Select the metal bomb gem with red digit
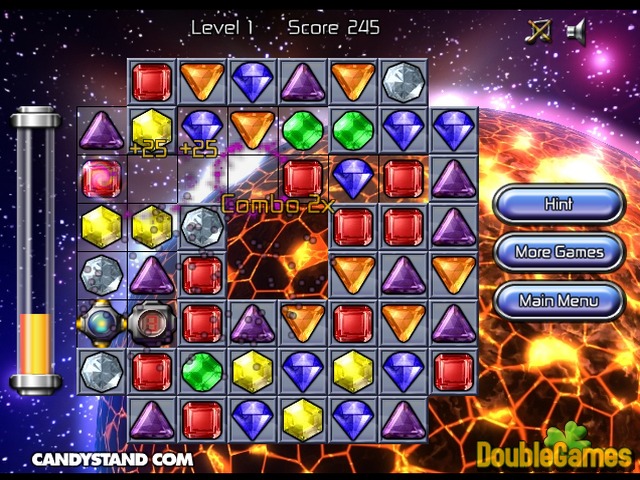The image size is (640, 480). pos(152,323)
